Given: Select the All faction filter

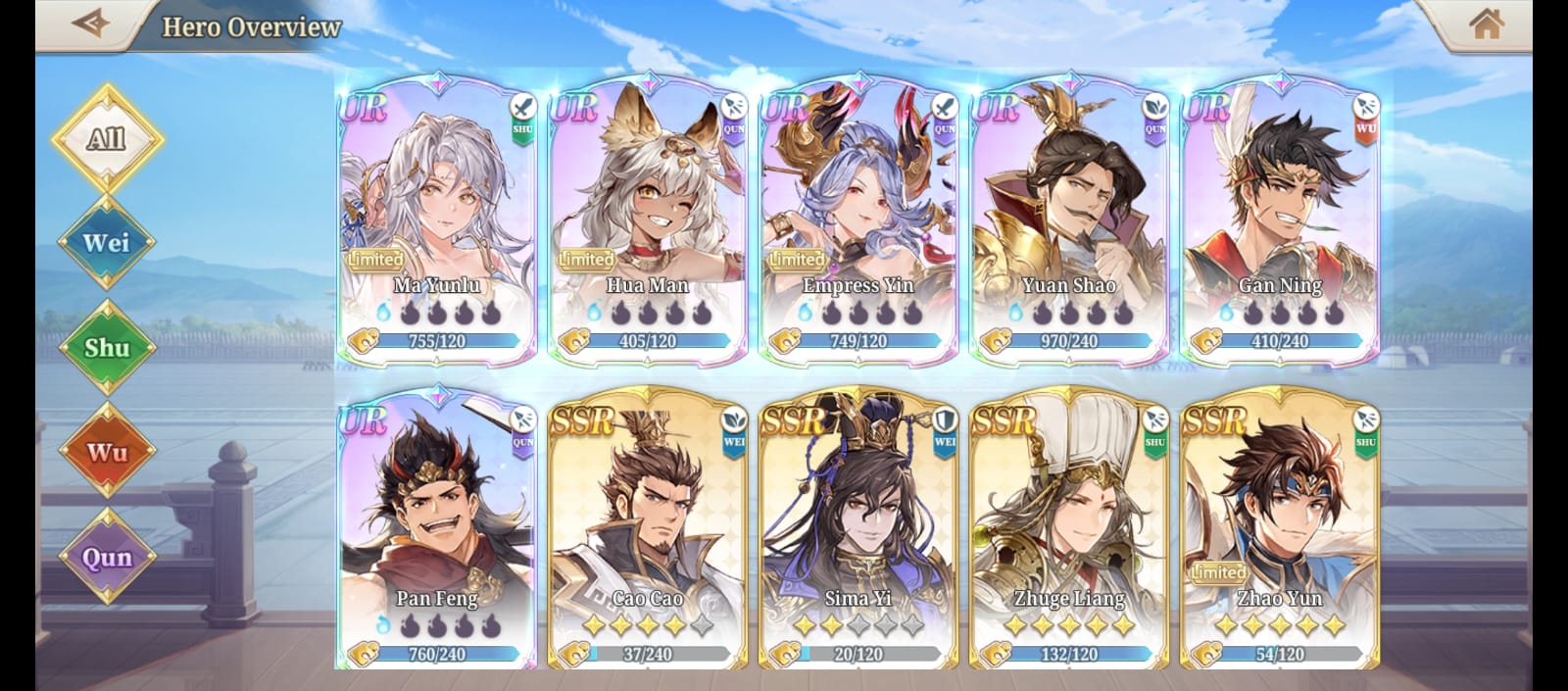Looking at the screenshot, I should [x=107, y=138].
